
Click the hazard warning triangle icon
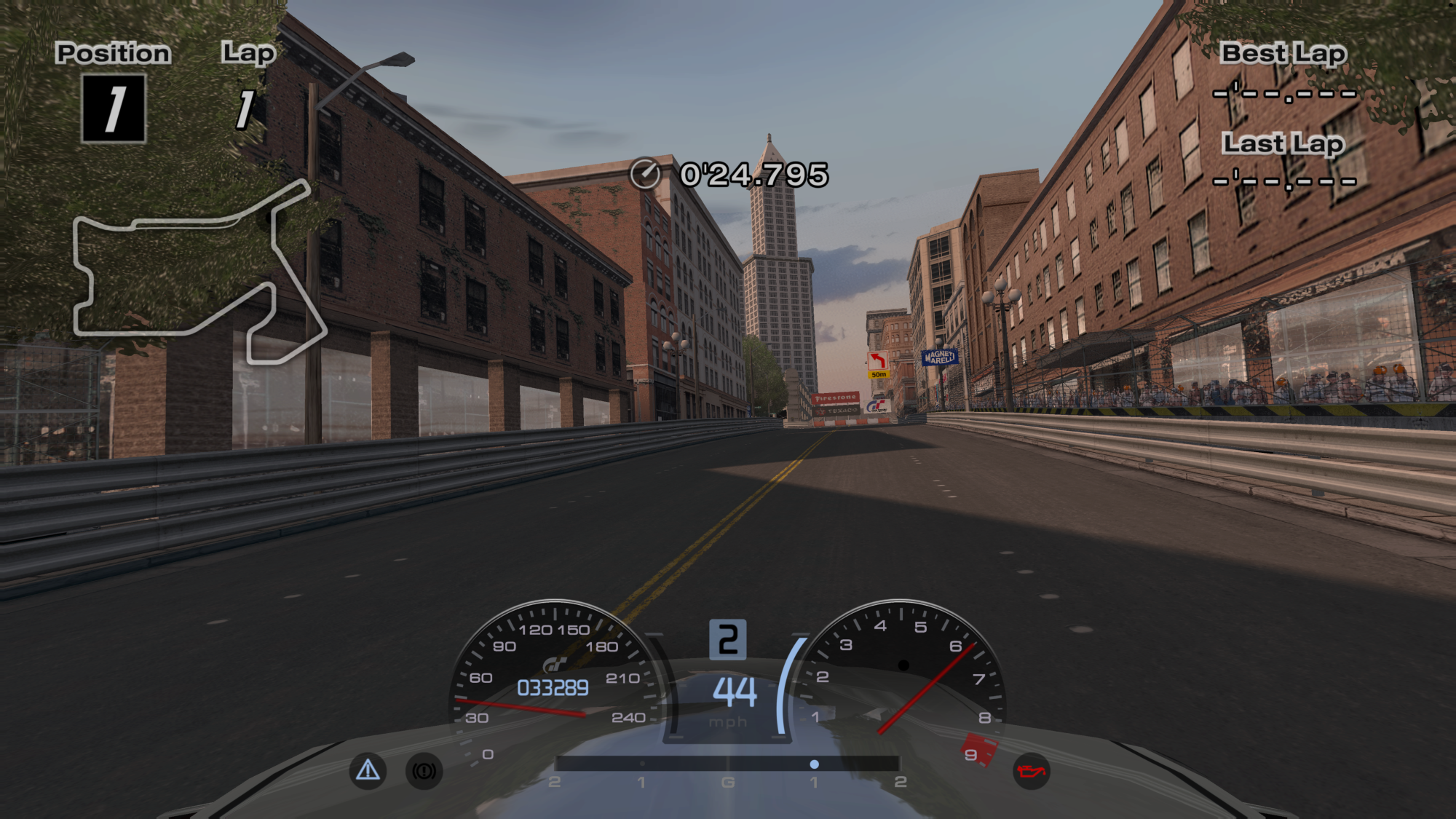[368, 769]
